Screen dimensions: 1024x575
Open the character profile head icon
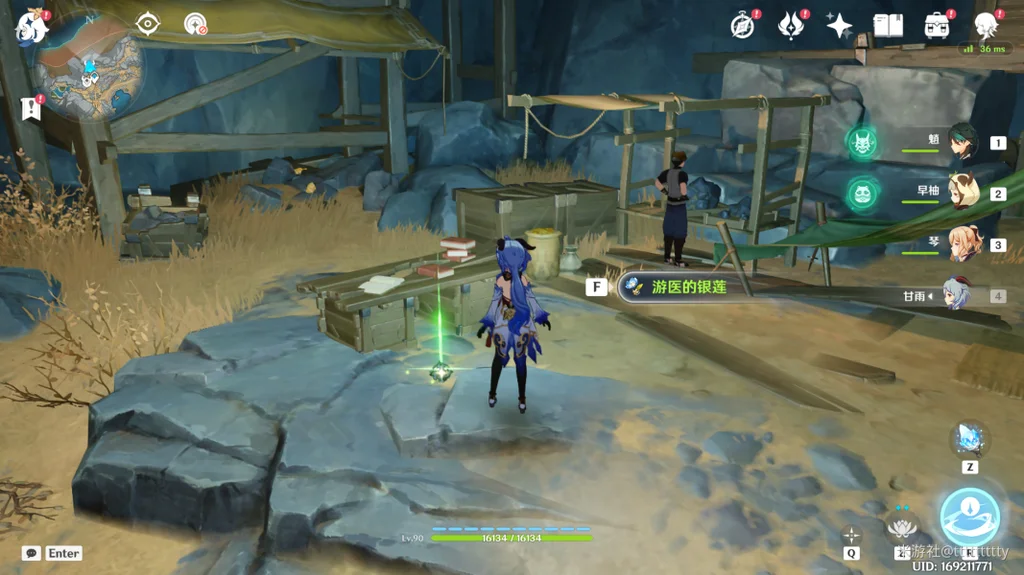click(x=986, y=26)
